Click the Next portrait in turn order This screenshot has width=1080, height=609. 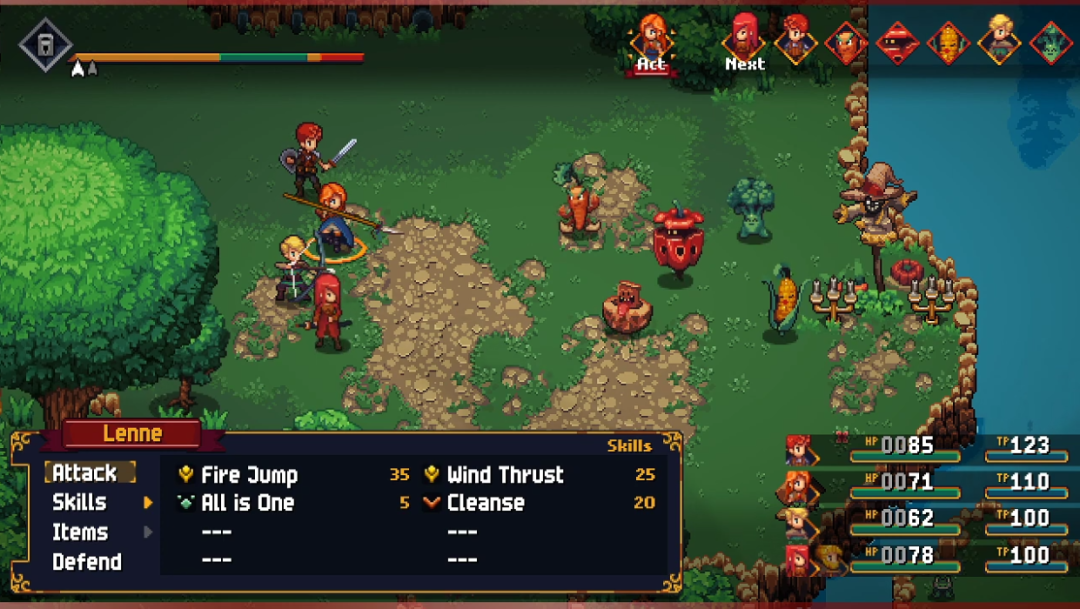pyautogui.click(x=744, y=40)
